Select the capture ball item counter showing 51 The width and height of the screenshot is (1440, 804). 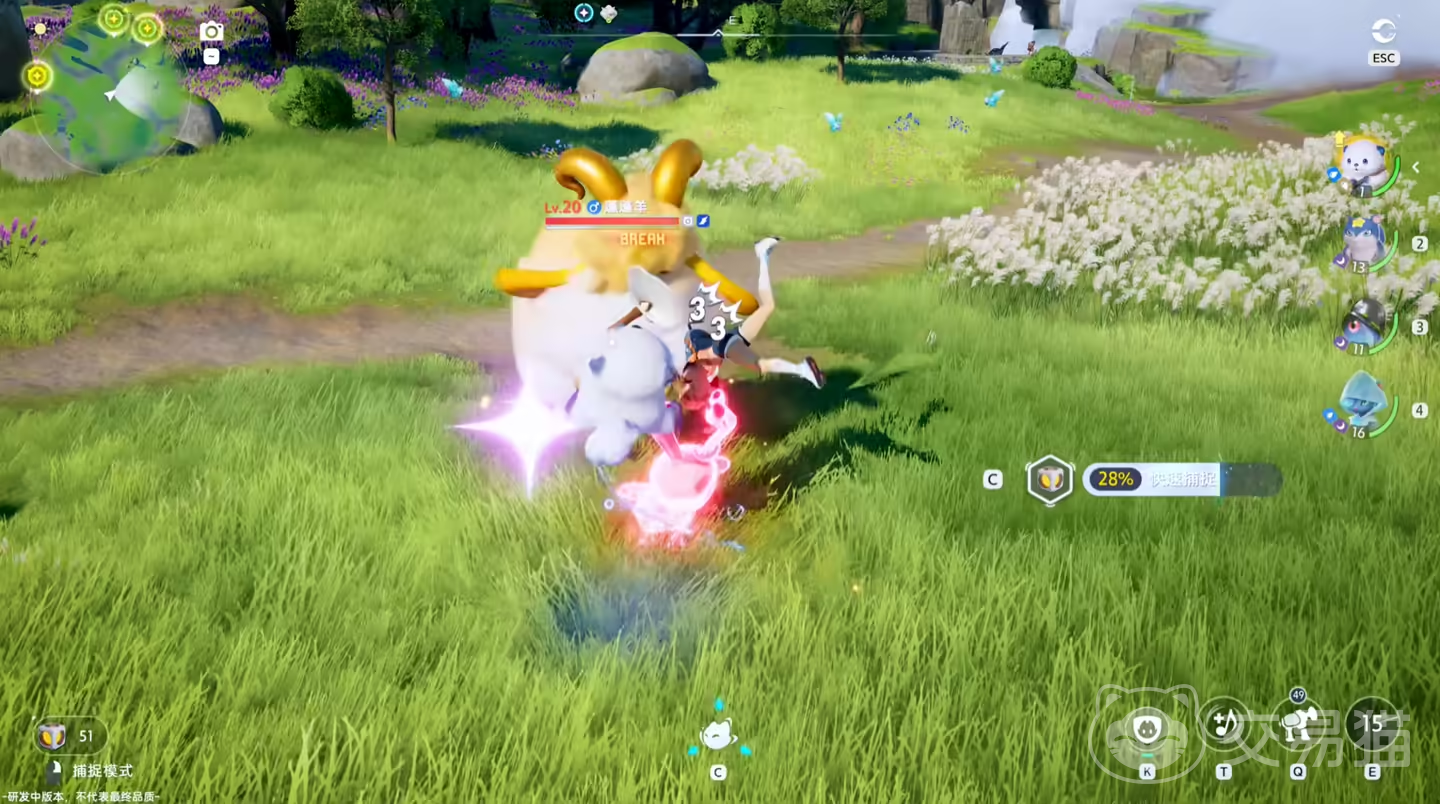click(x=70, y=737)
